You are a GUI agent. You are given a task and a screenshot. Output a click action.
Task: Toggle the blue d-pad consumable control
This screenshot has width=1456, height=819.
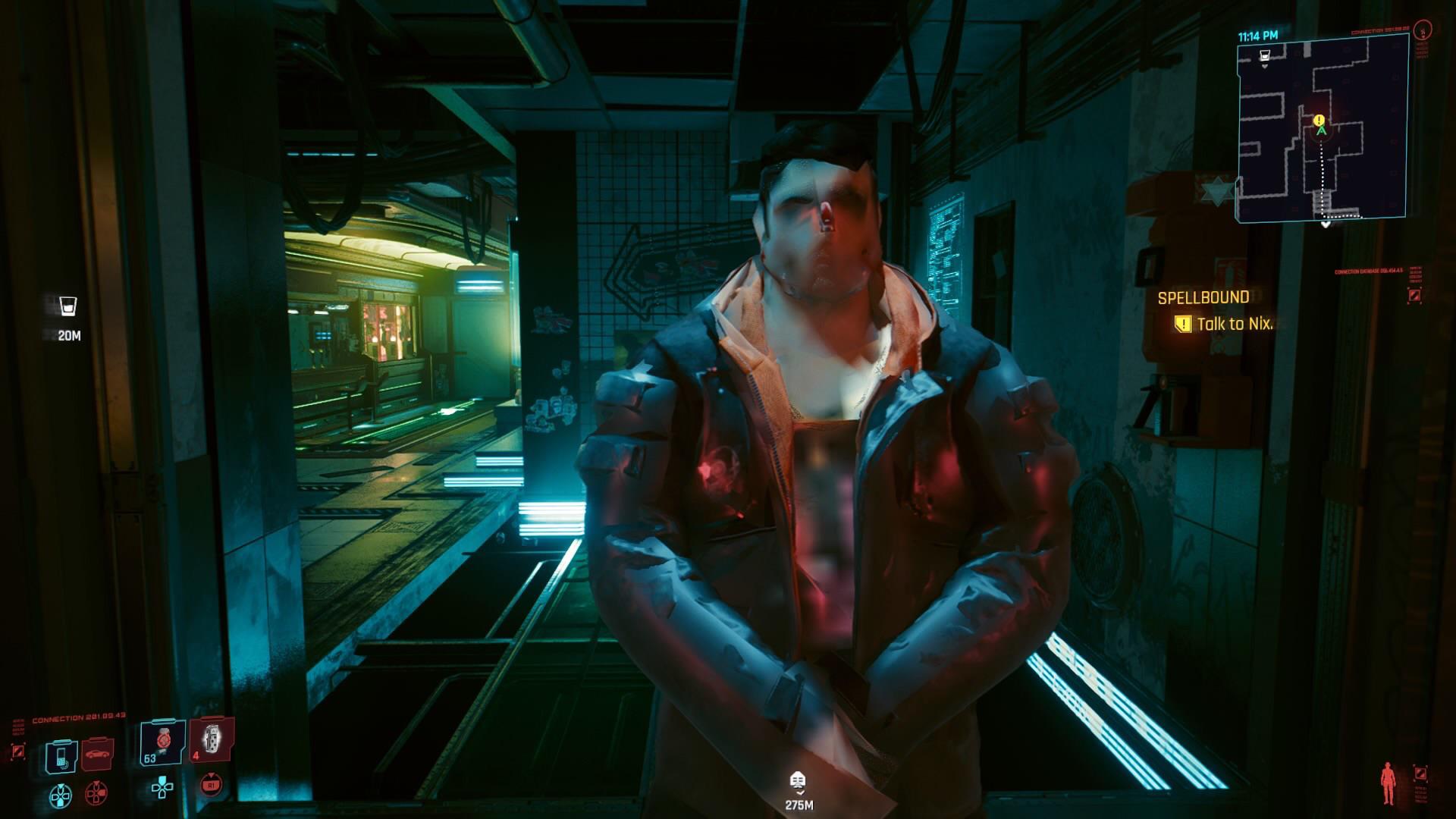click(x=60, y=796)
